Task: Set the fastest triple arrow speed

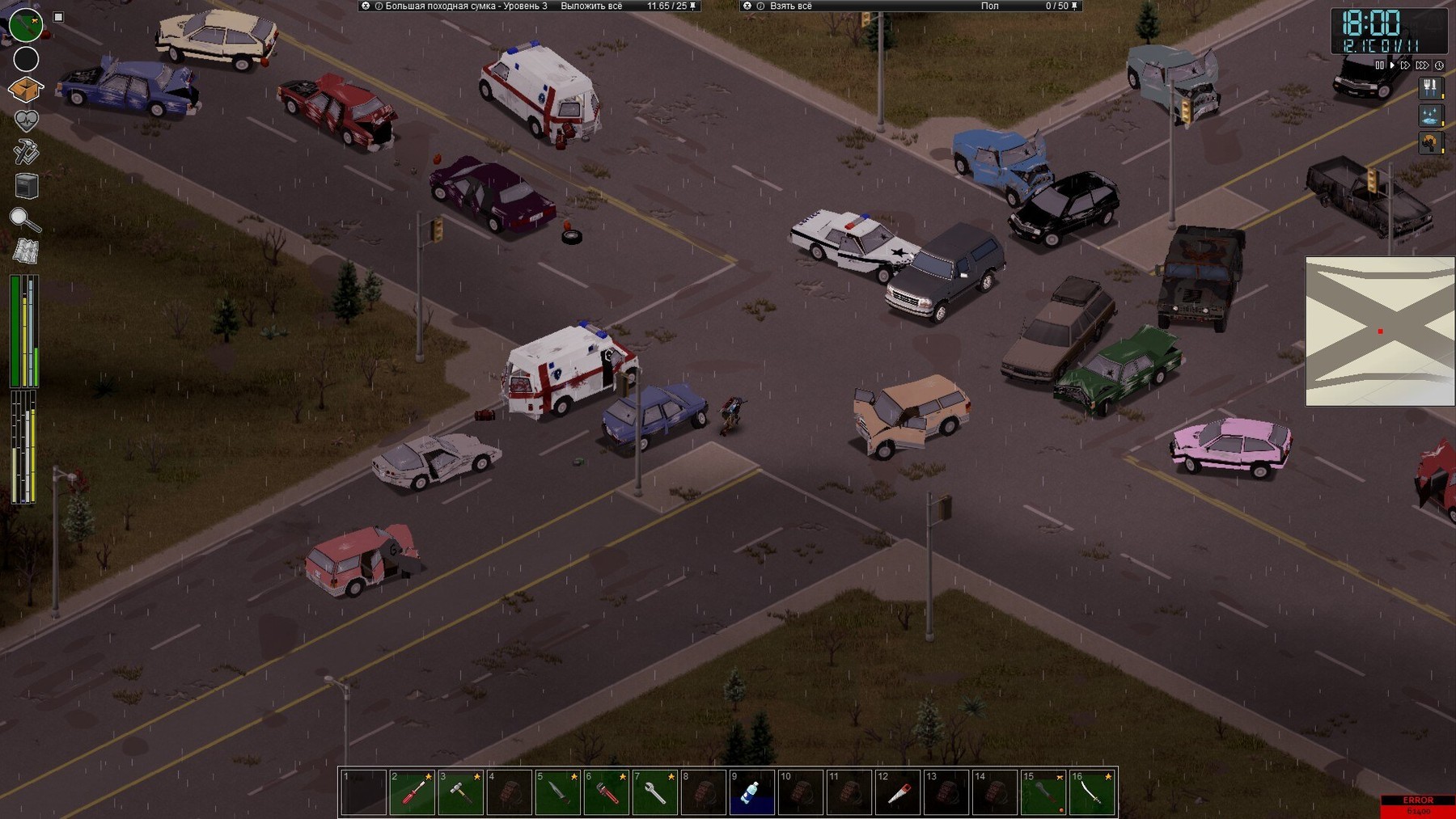Action: 1422,65
